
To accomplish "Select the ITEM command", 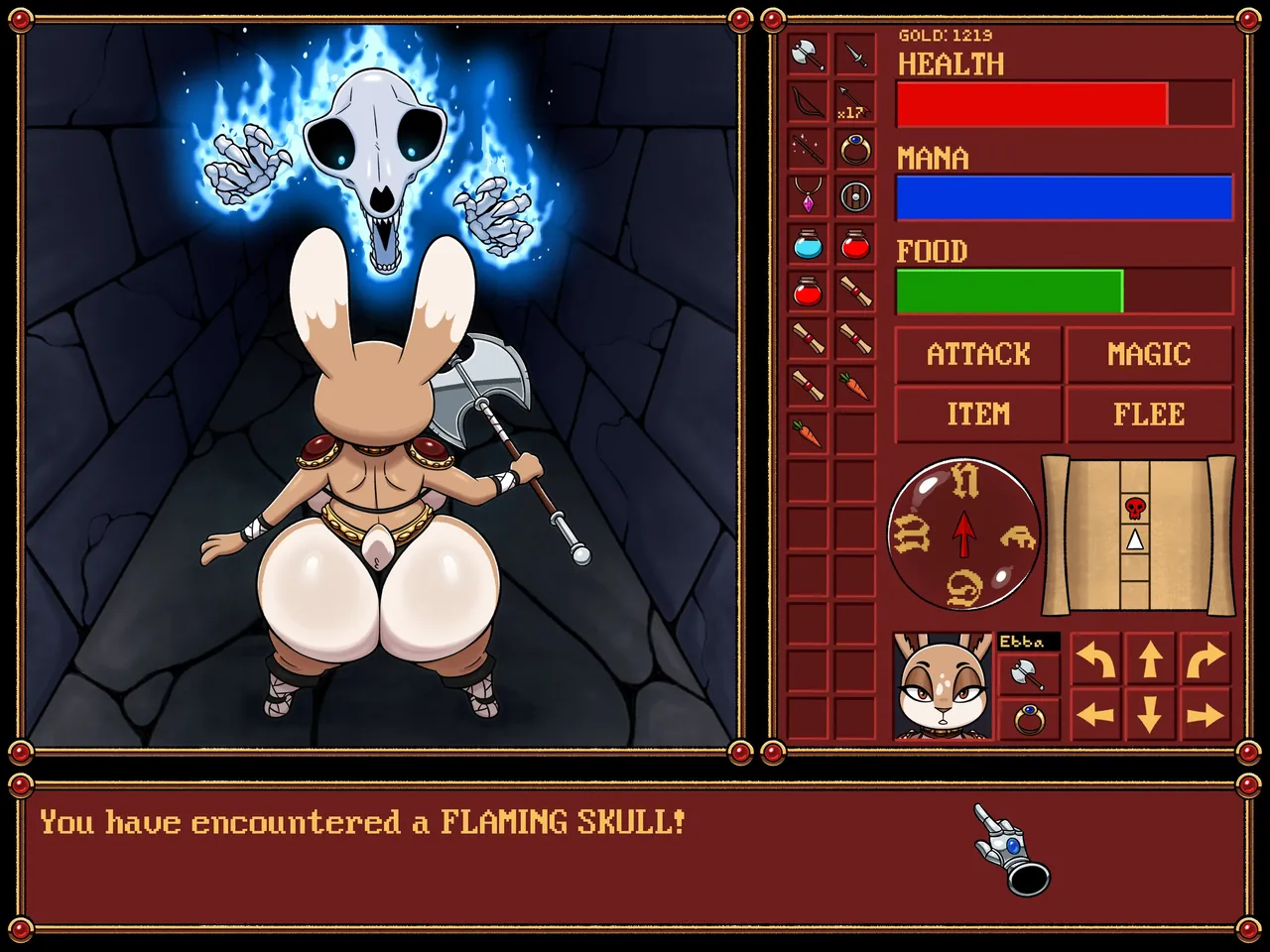I will click(x=978, y=414).
